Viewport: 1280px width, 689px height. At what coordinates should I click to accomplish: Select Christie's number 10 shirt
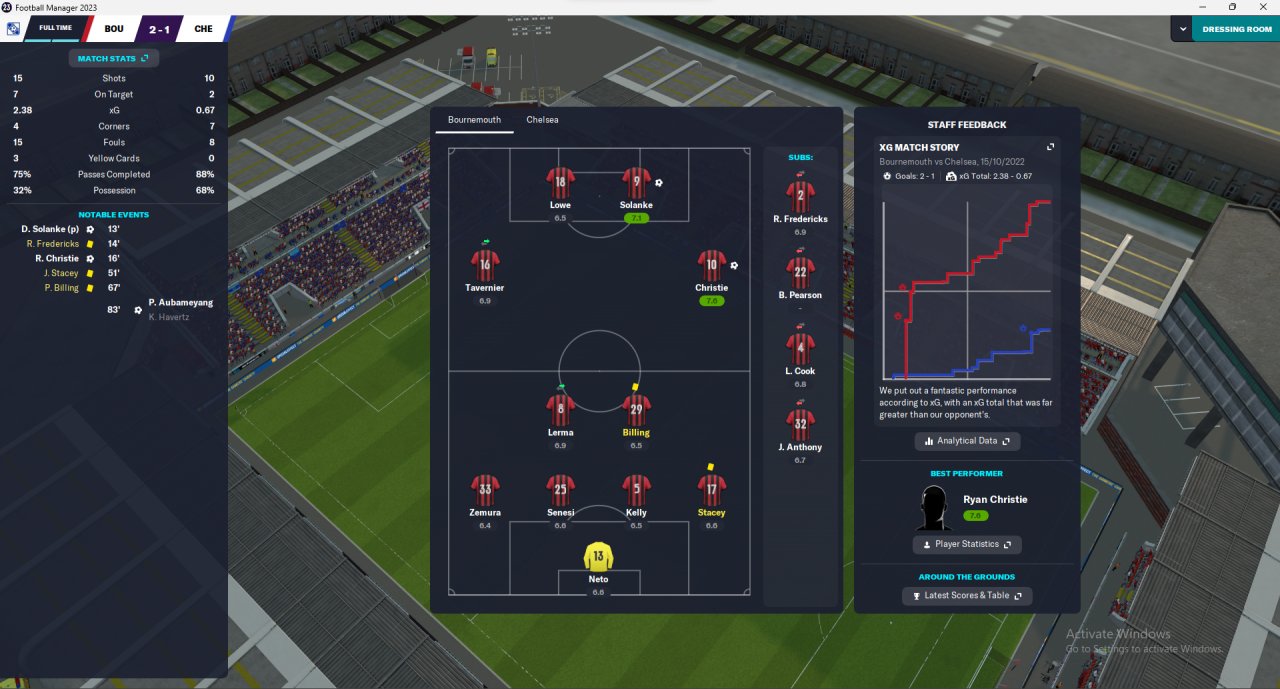[x=711, y=266]
